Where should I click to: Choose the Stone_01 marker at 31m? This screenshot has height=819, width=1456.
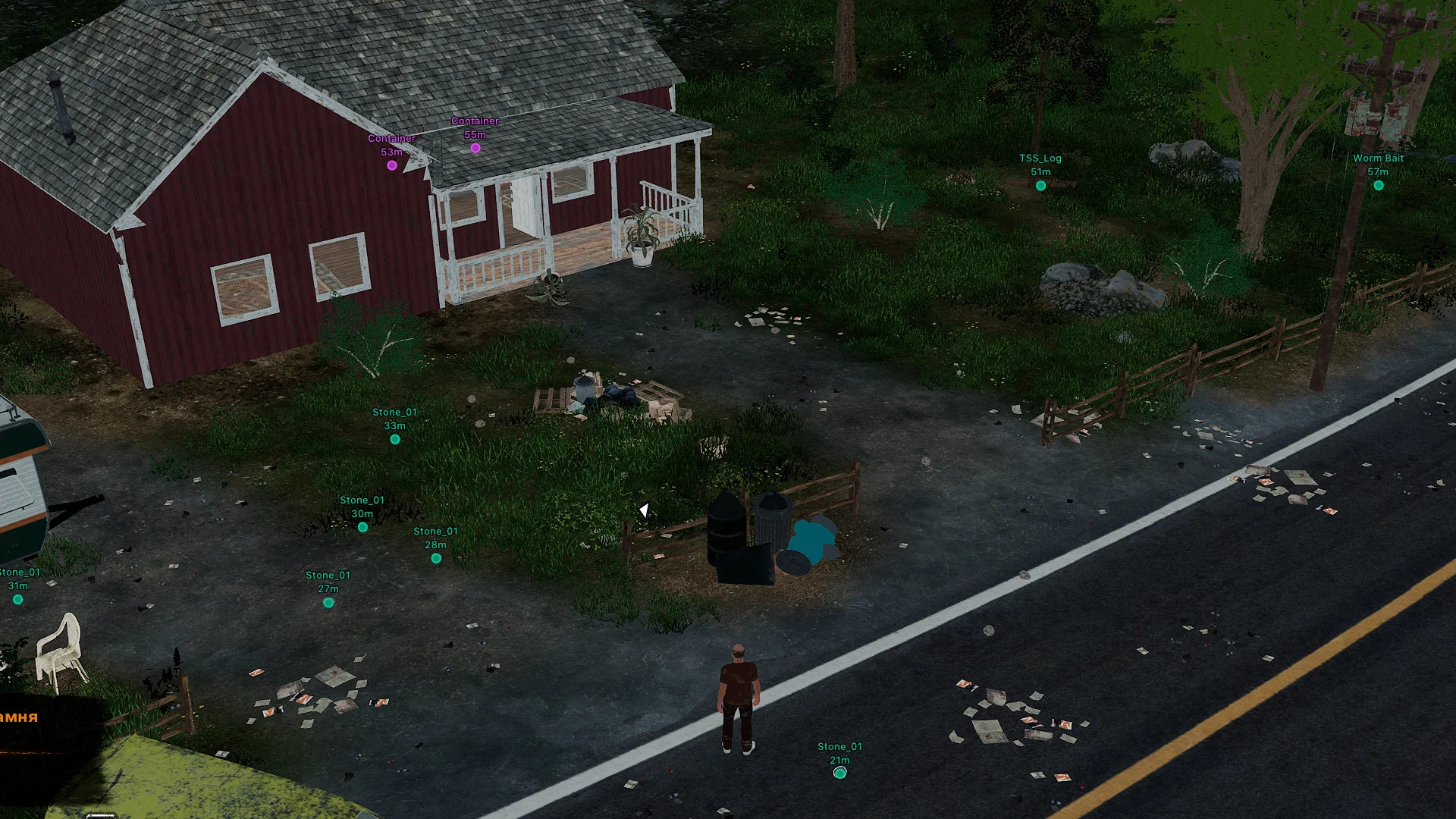[18, 600]
